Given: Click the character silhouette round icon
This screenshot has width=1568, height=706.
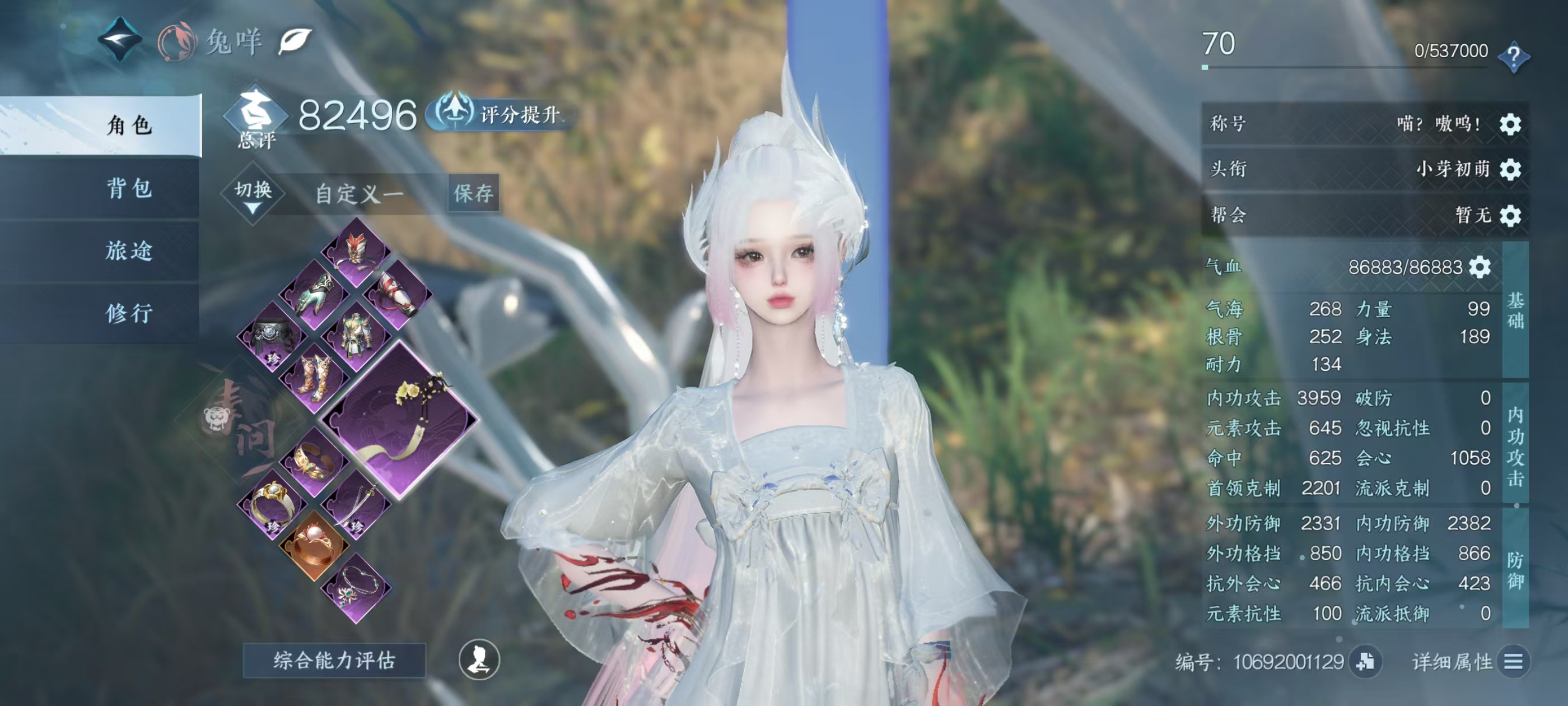Looking at the screenshot, I should (479, 659).
